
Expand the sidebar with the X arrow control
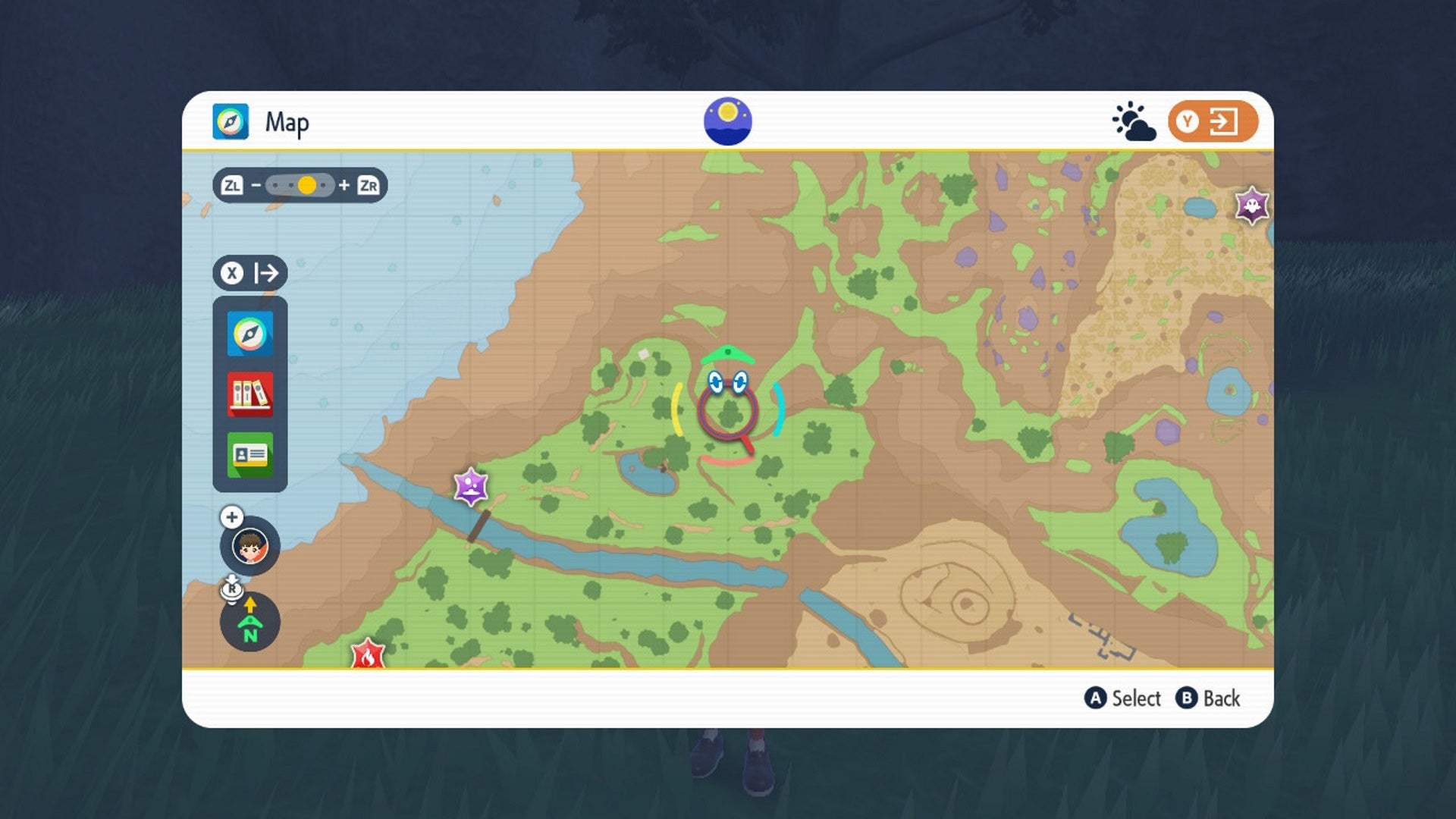(x=249, y=273)
